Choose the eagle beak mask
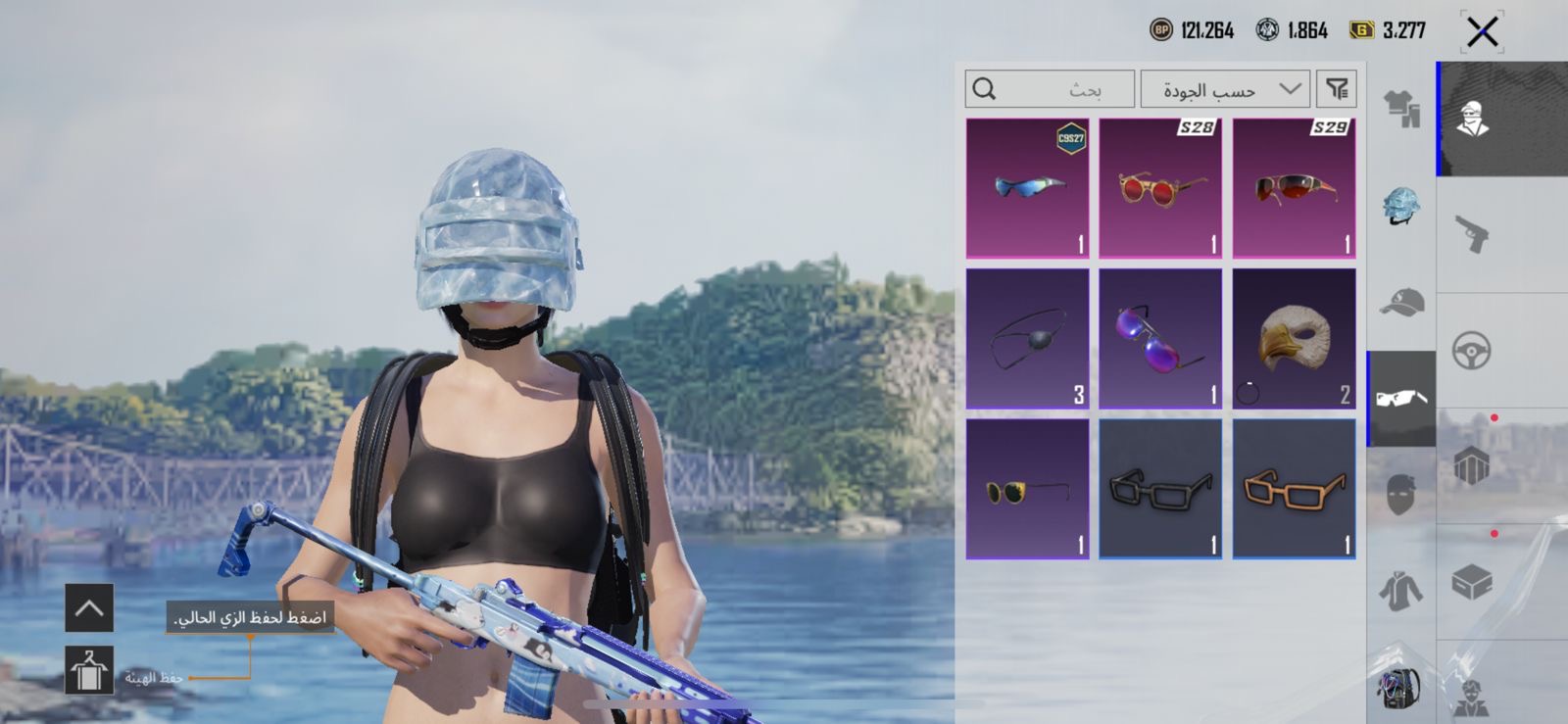 click(1294, 339)
